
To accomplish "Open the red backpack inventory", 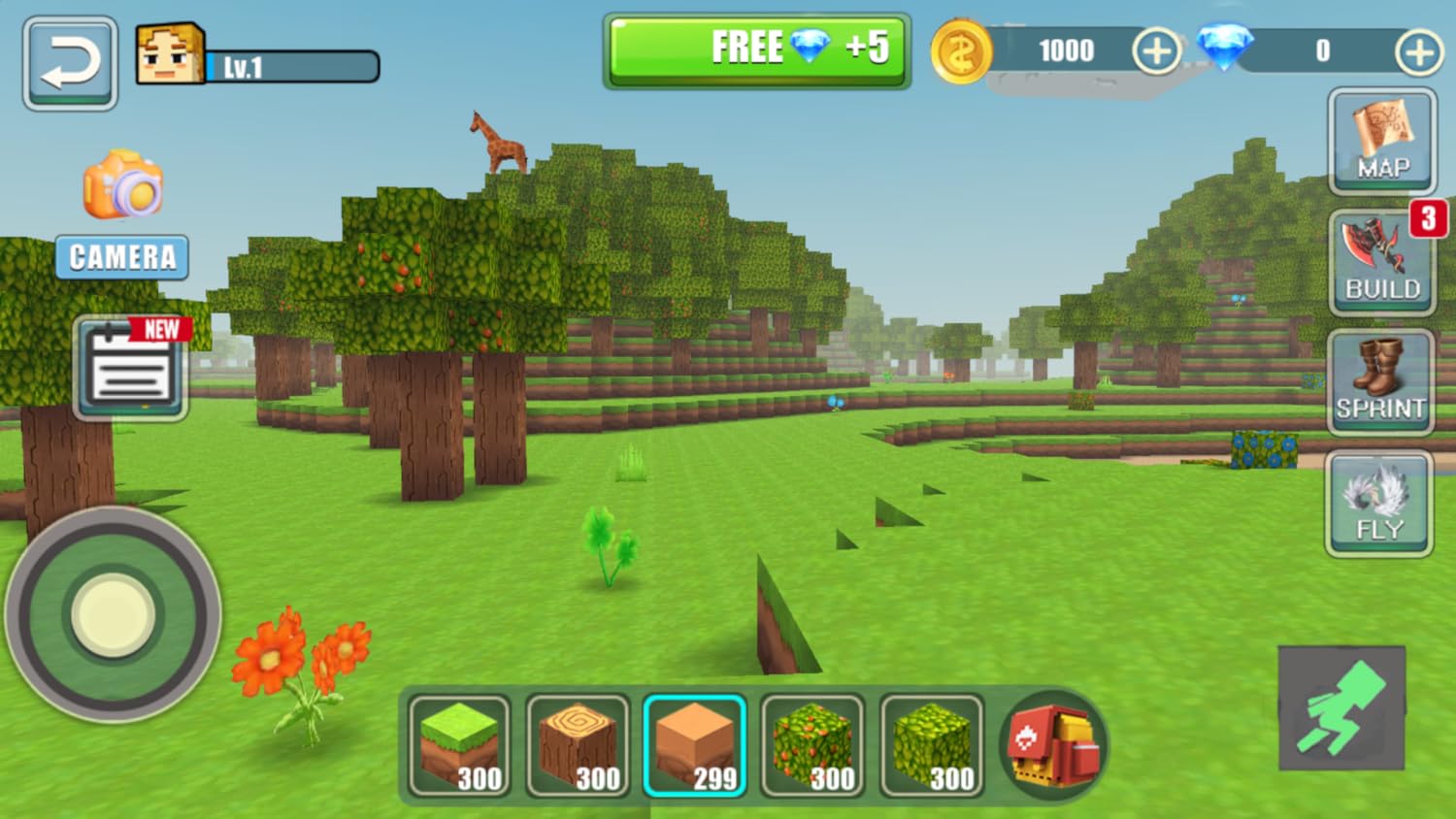I will click(x=1053, y=745).
